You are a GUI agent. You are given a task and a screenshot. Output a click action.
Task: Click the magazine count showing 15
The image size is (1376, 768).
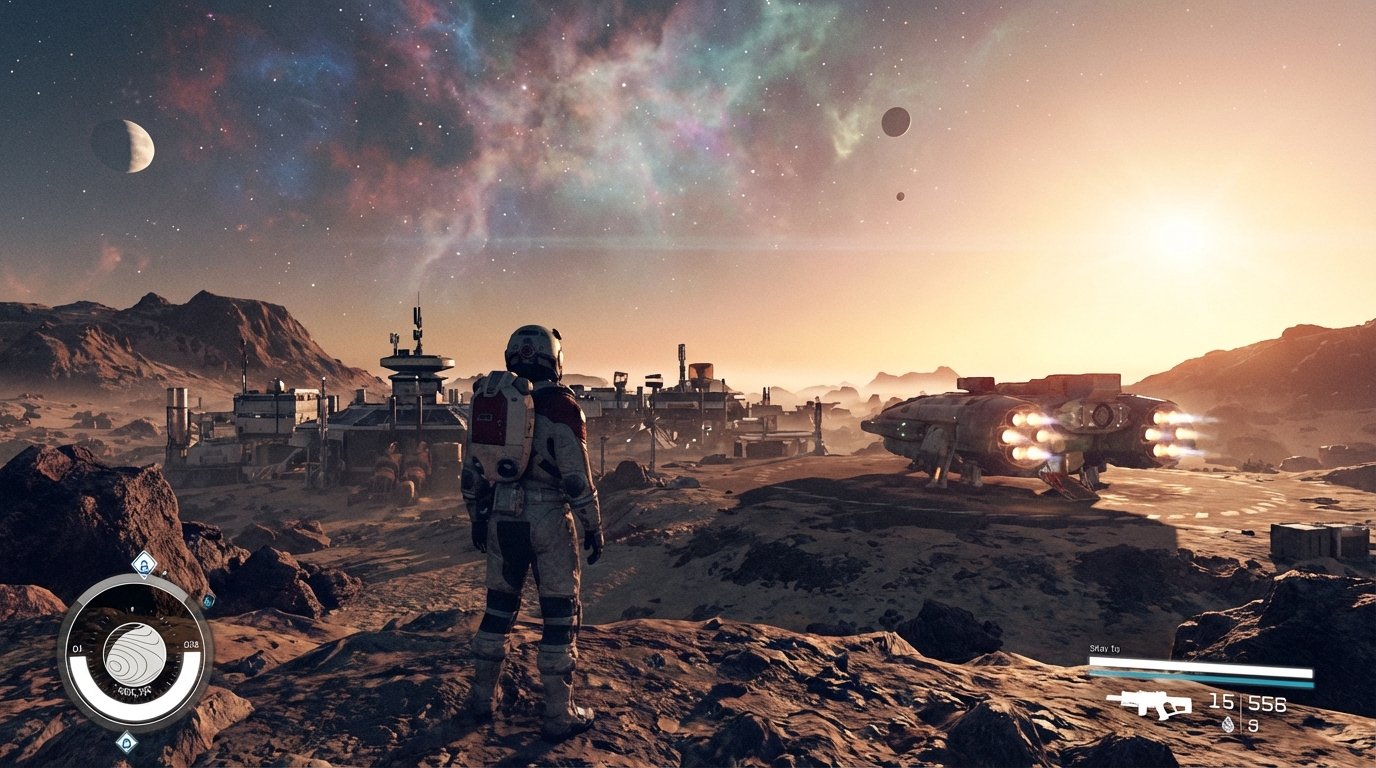click(1222, 702)
